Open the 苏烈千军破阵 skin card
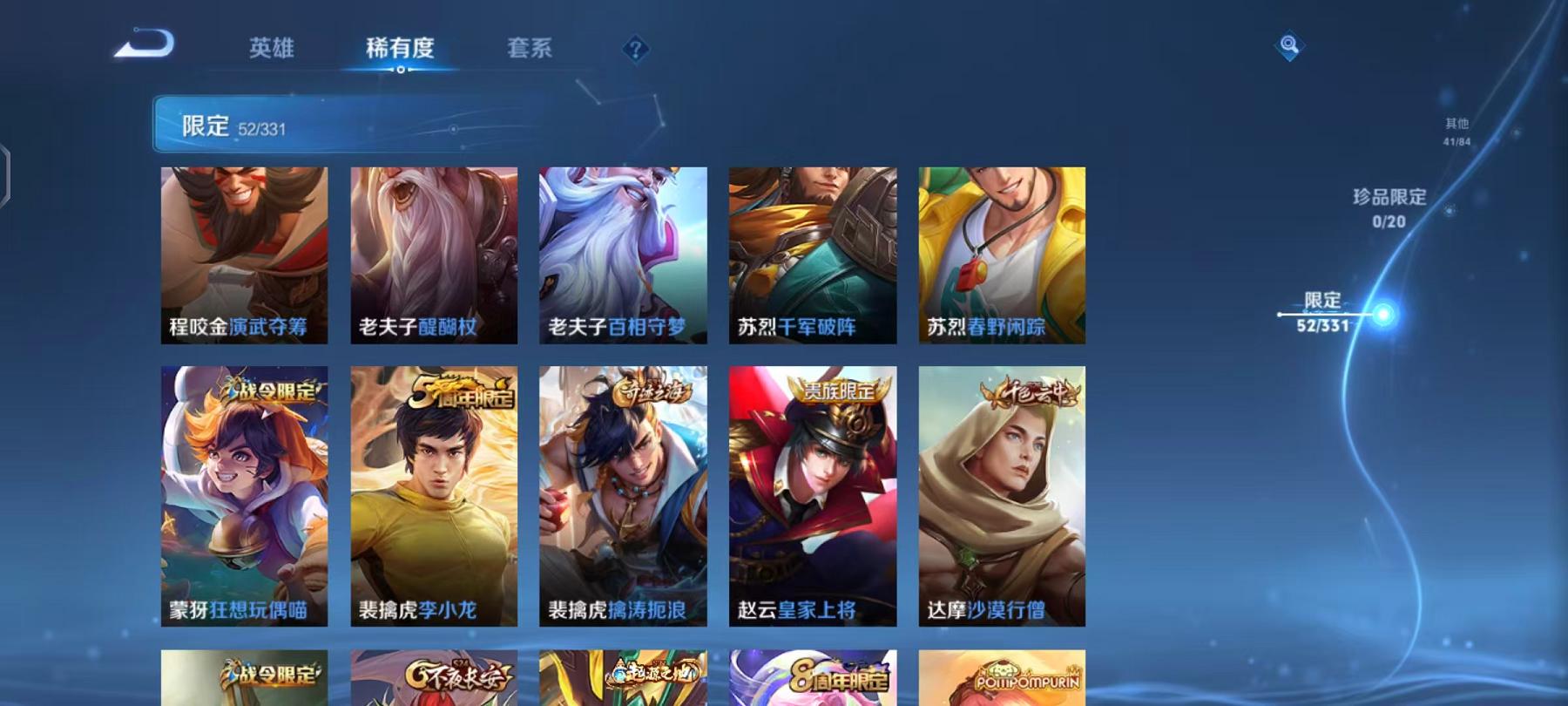Viewport: 1568px width, 706px height. [812, 255]
